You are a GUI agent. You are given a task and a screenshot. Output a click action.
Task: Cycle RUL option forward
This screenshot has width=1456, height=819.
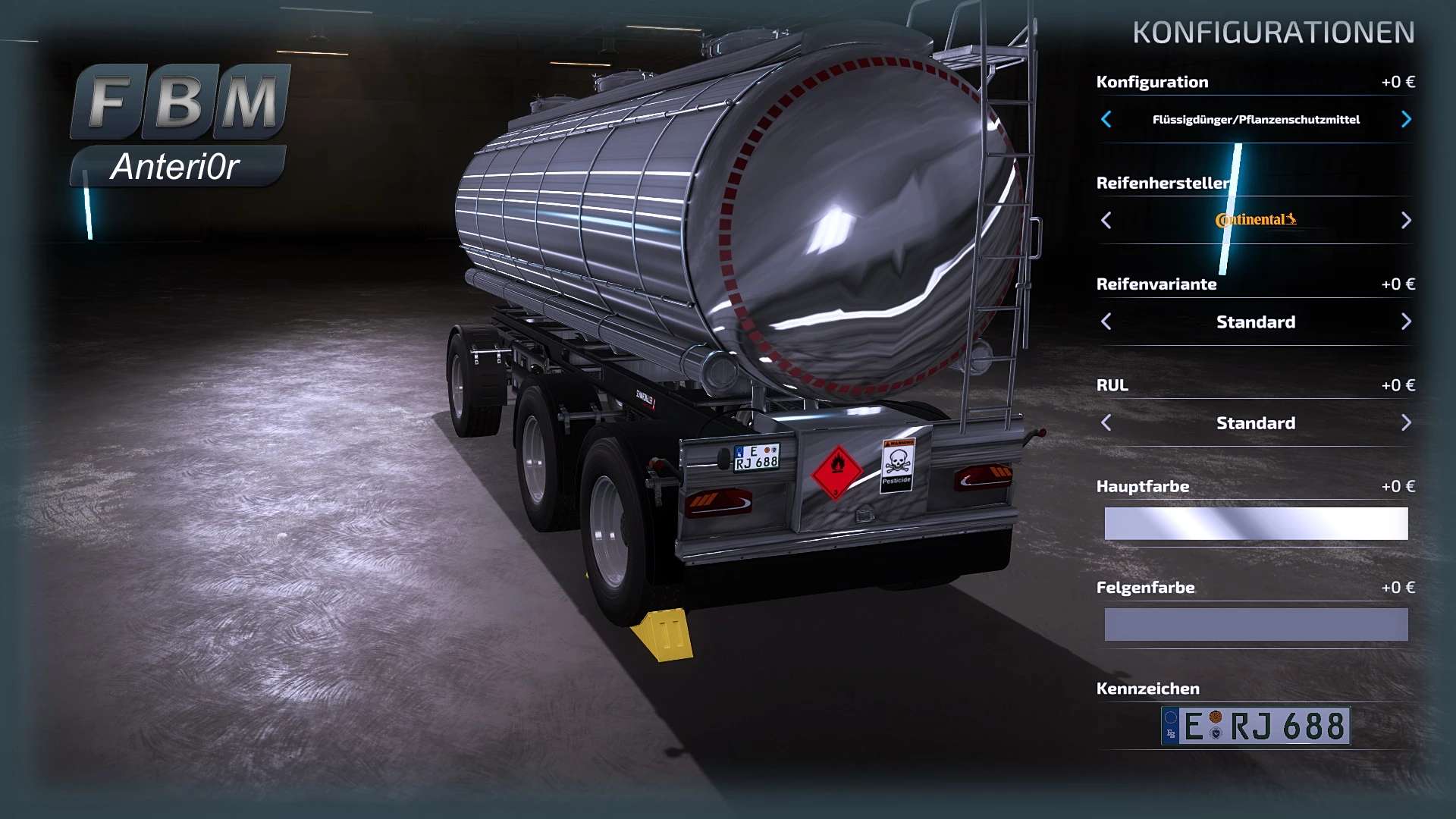pyautogui.click(x=1406, y=422)
